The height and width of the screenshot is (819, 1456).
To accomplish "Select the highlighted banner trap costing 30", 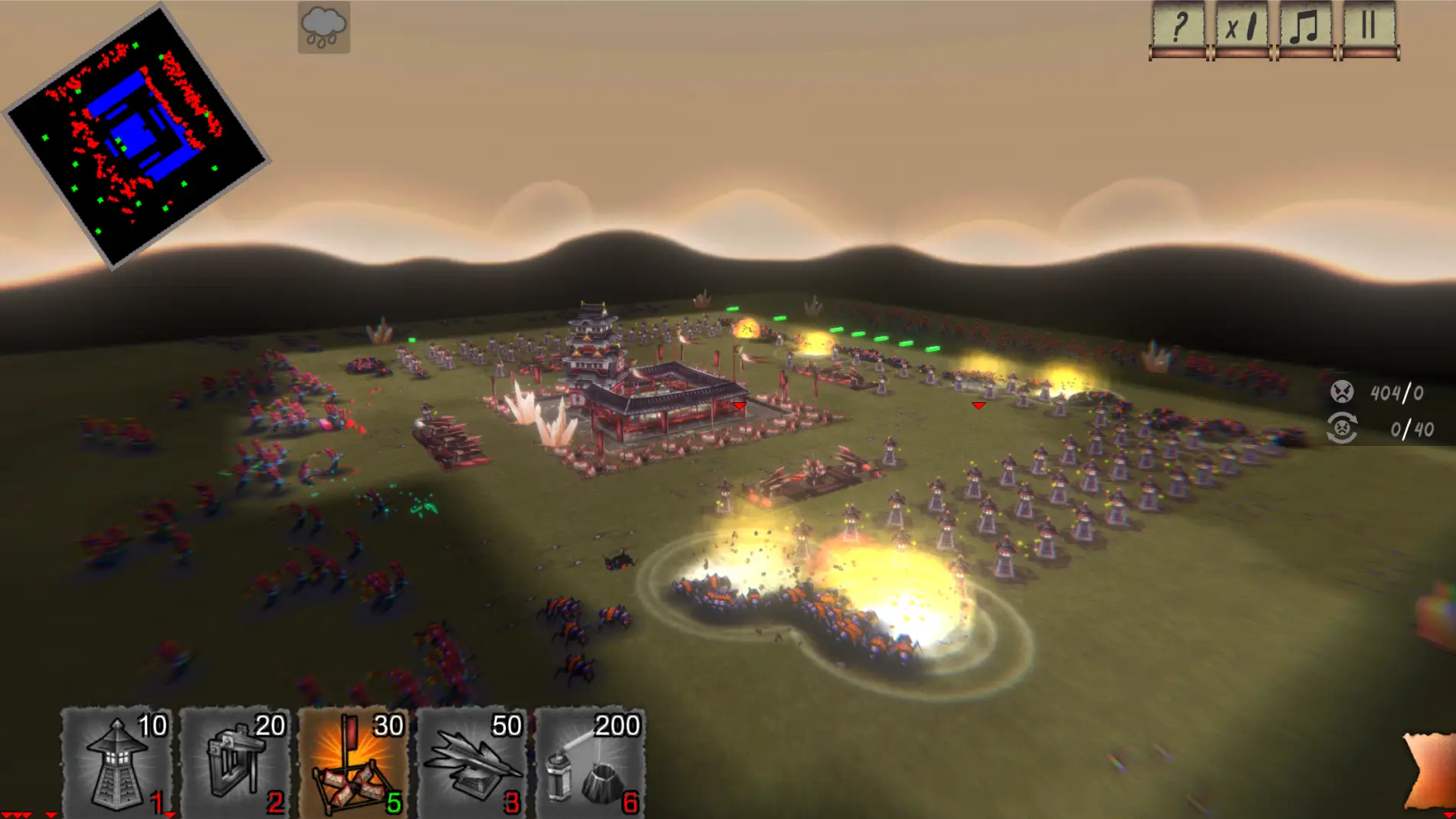I will [353, 762].
